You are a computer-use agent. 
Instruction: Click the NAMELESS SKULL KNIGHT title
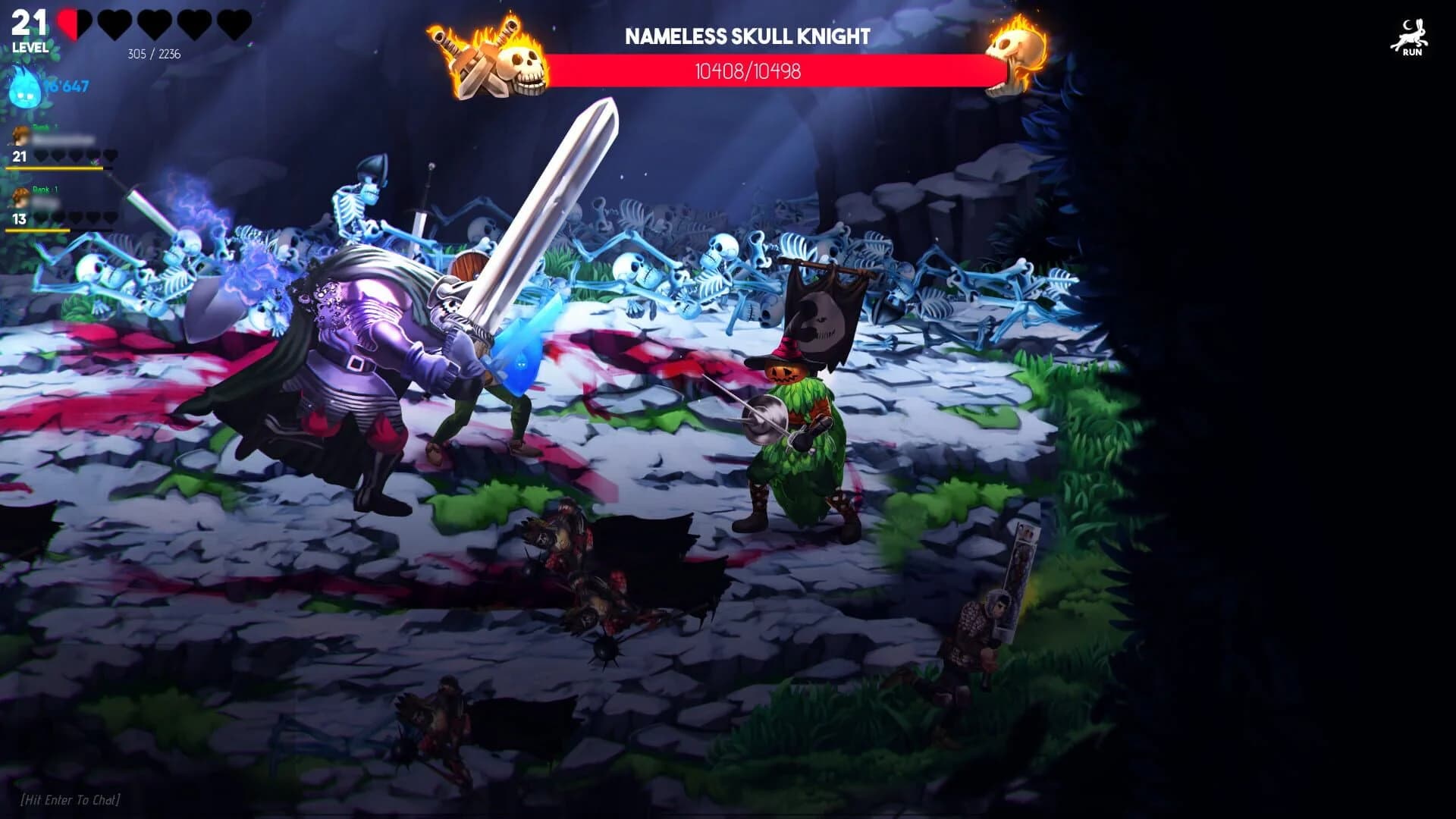coord(747,34)
